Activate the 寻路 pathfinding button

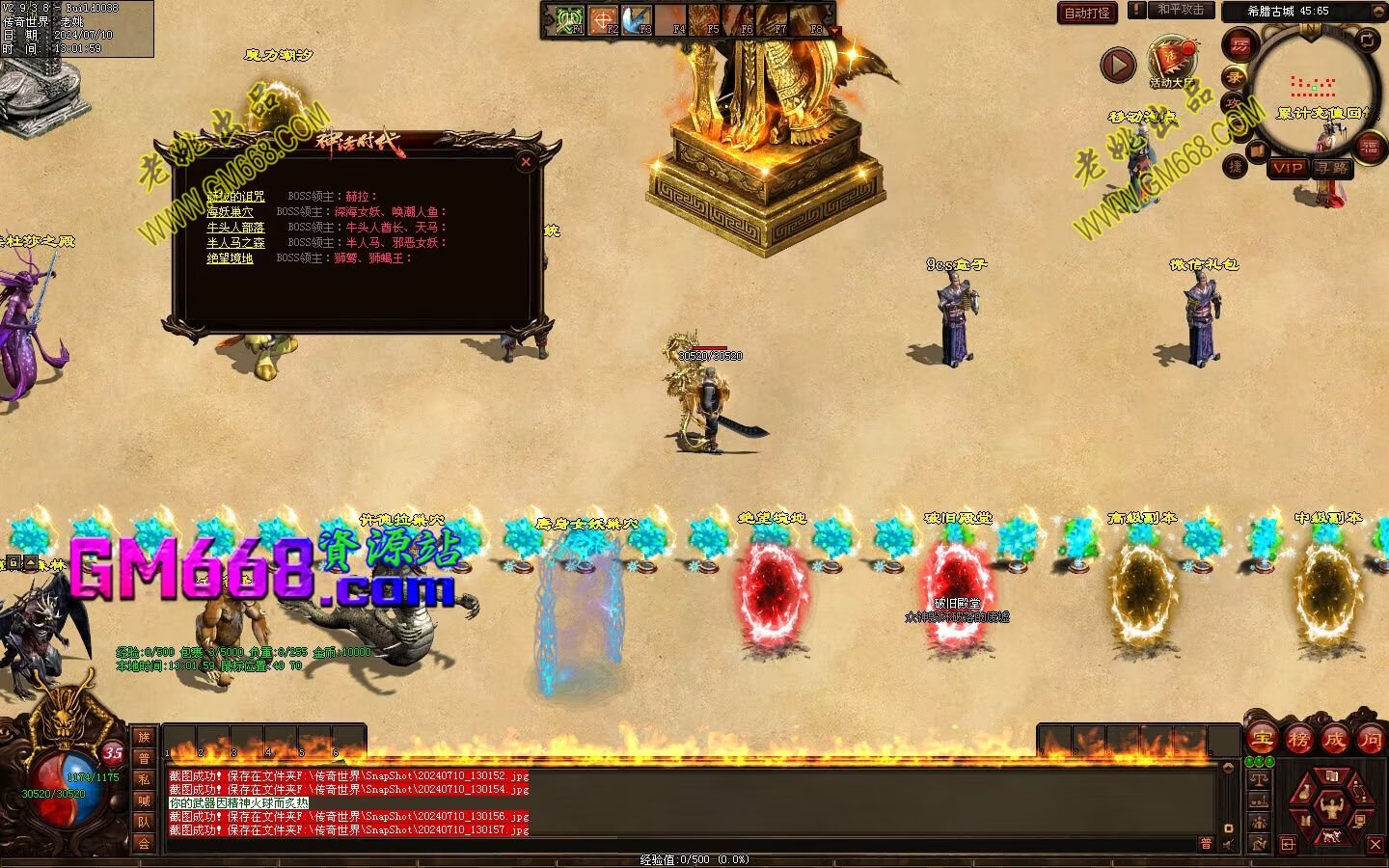point(1332,168)
